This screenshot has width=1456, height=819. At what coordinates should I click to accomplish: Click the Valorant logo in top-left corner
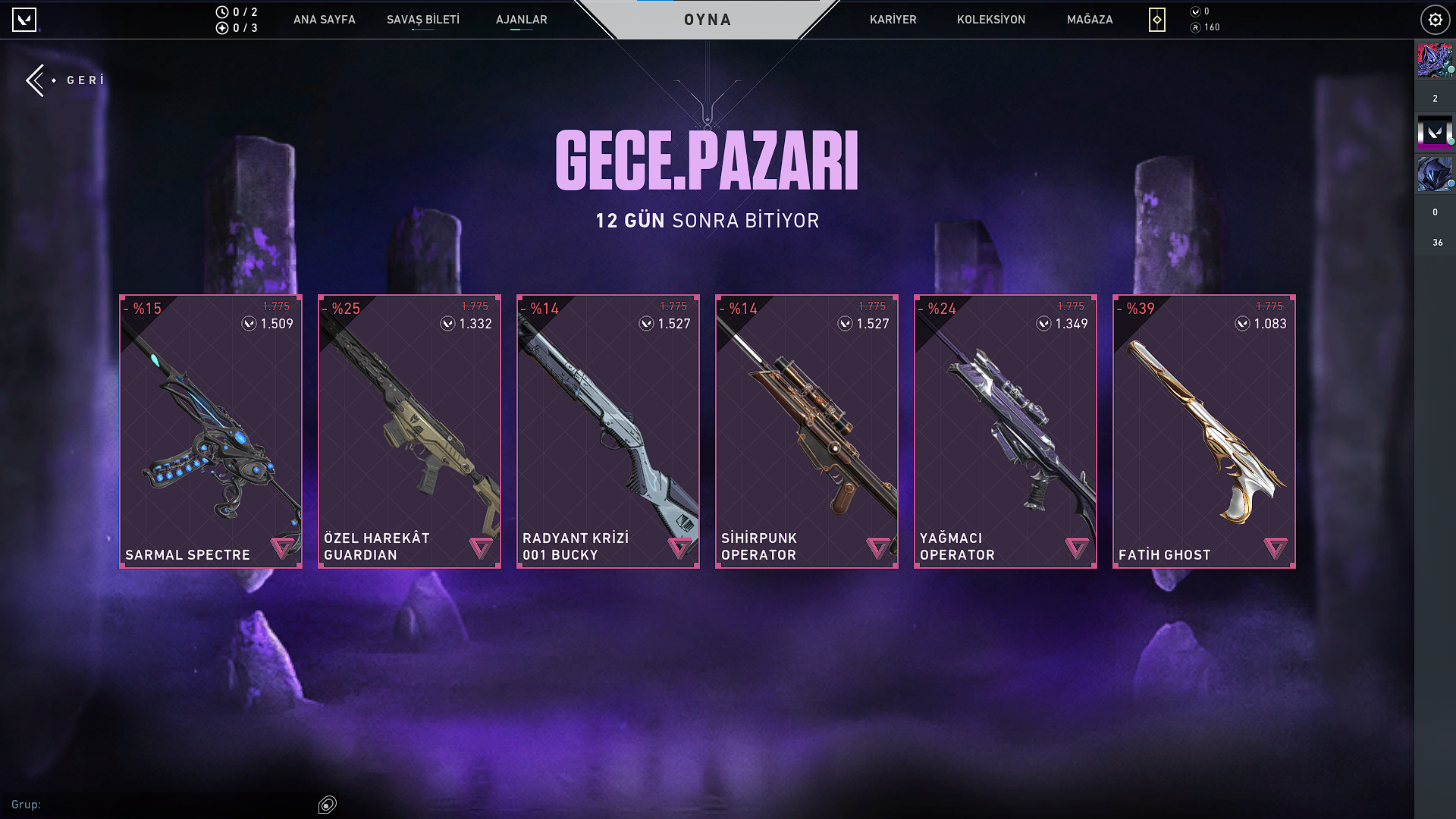tap(24, 20)
